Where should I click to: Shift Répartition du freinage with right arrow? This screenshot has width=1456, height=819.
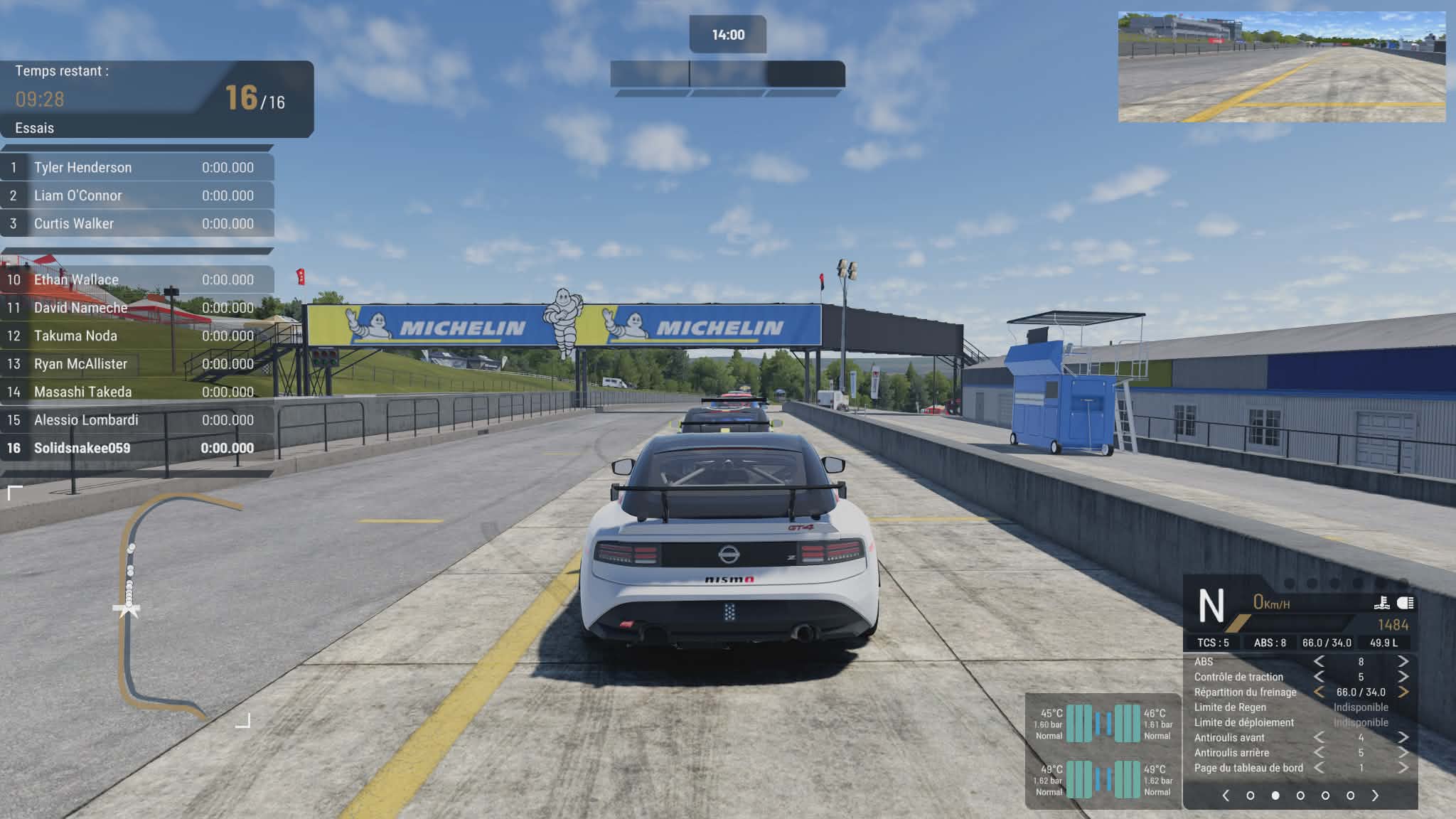[1403, 692]
